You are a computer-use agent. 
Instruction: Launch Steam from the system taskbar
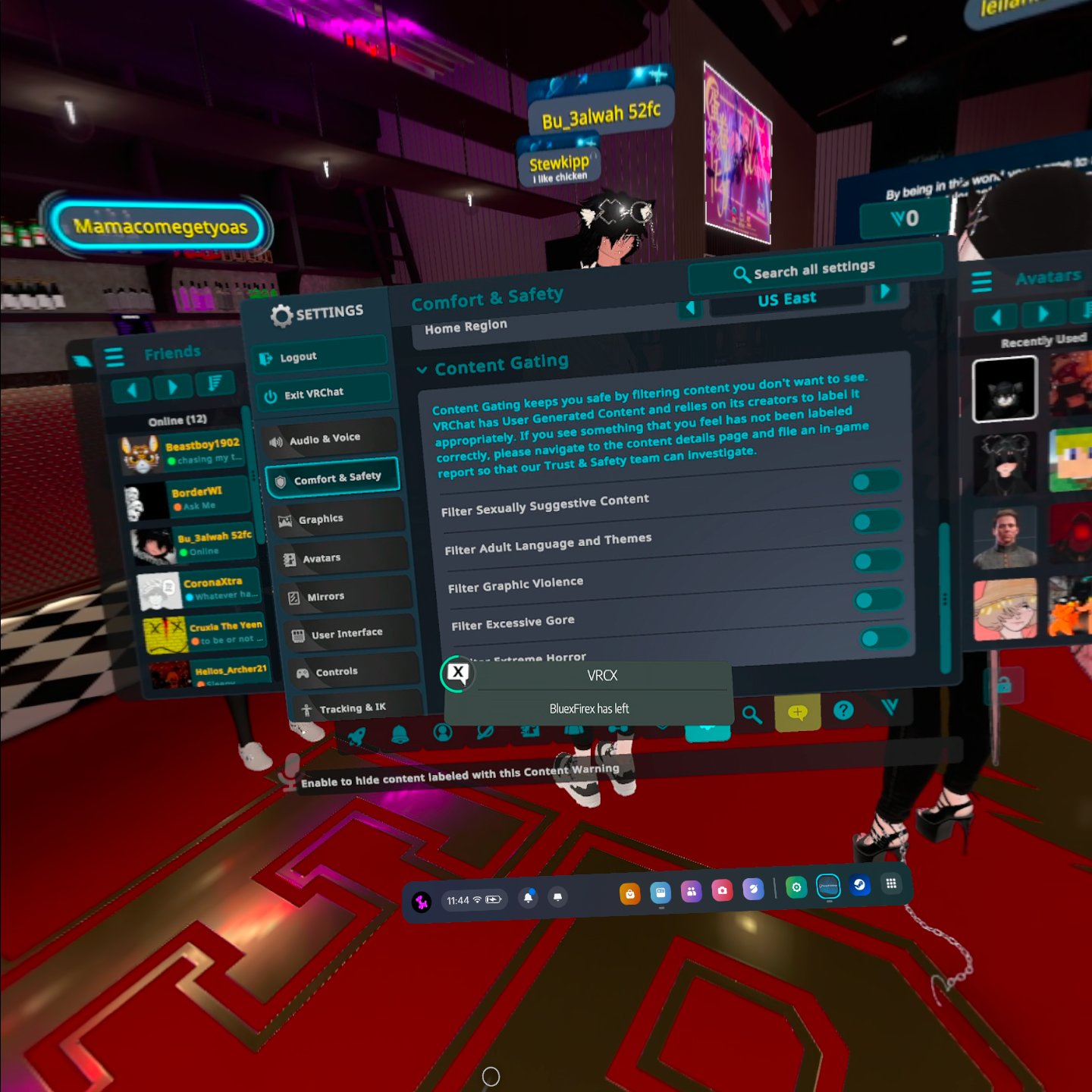[859, 885]
